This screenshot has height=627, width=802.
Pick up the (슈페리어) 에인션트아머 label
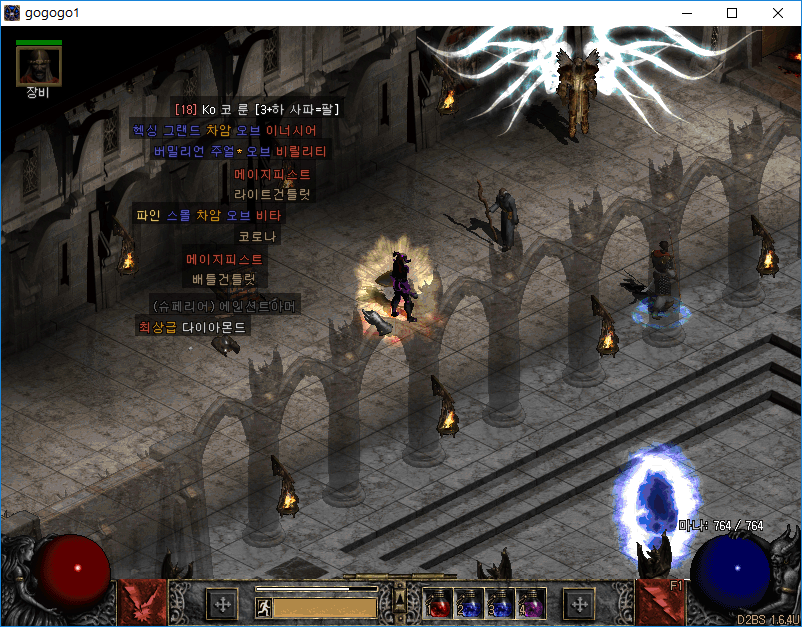pos(223,304)
